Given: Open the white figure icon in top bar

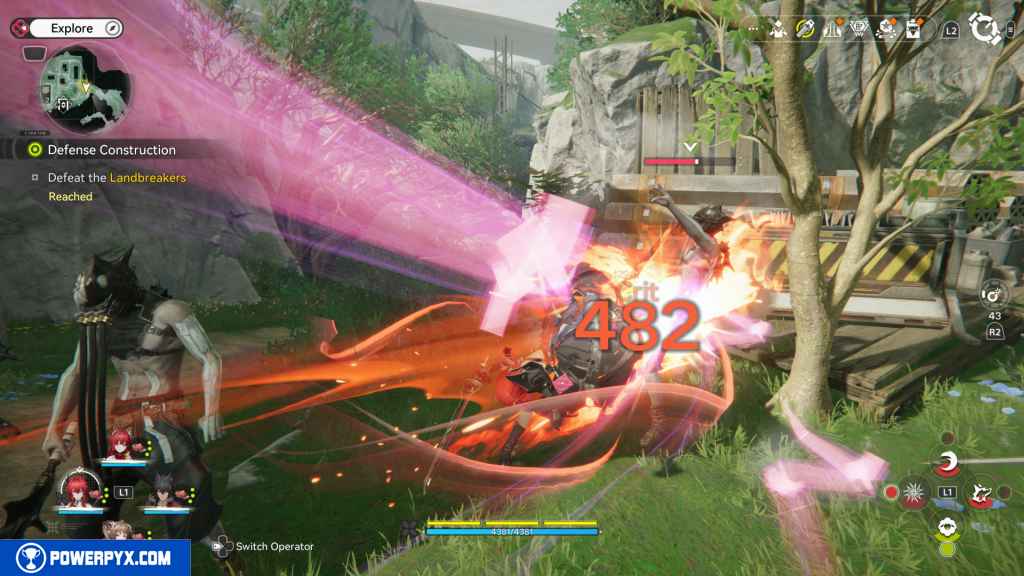Looking at the screenshot, I should [x=779, y=30].
